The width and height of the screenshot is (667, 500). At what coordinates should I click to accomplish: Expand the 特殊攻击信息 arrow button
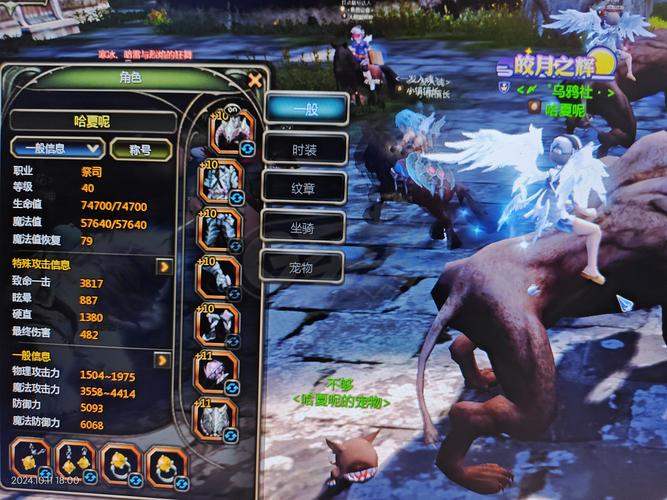click(x=163, y=266)
